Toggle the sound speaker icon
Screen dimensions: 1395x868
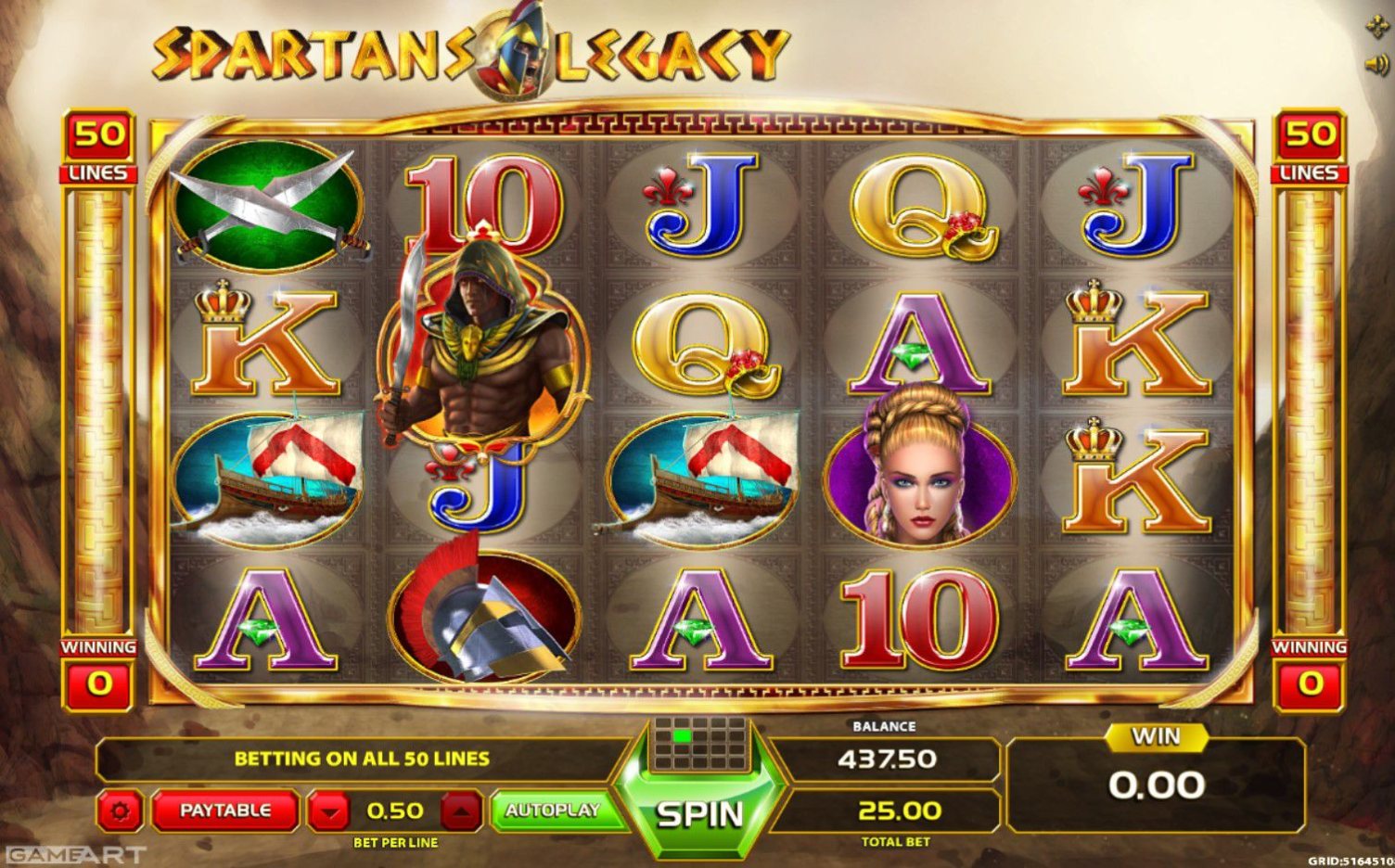click(1376, 64)
